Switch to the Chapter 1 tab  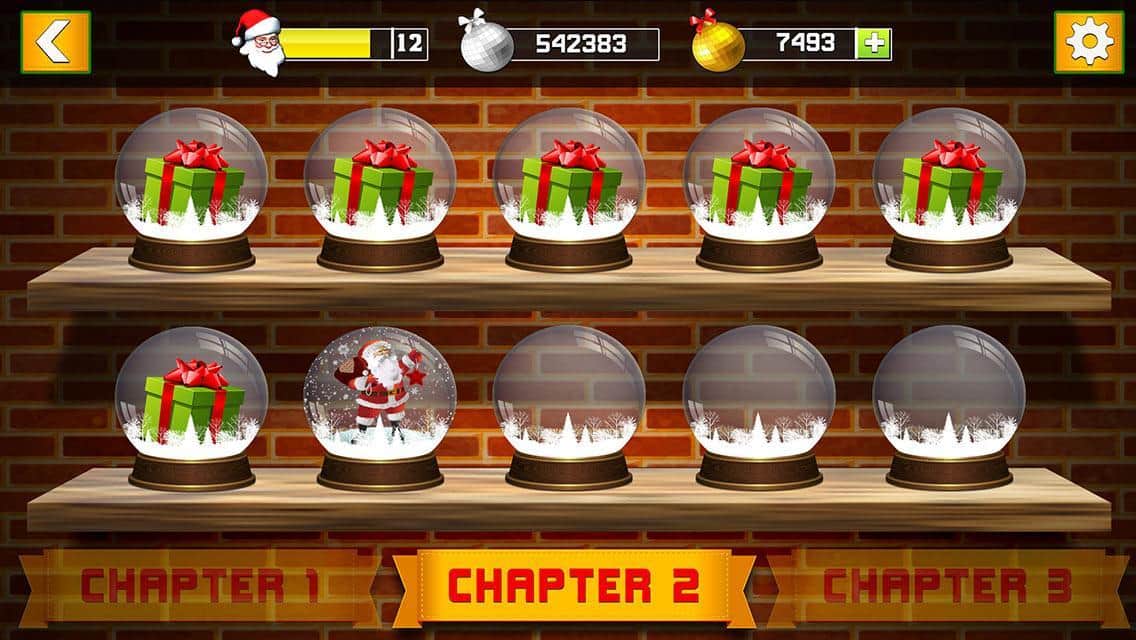(200, 585)
